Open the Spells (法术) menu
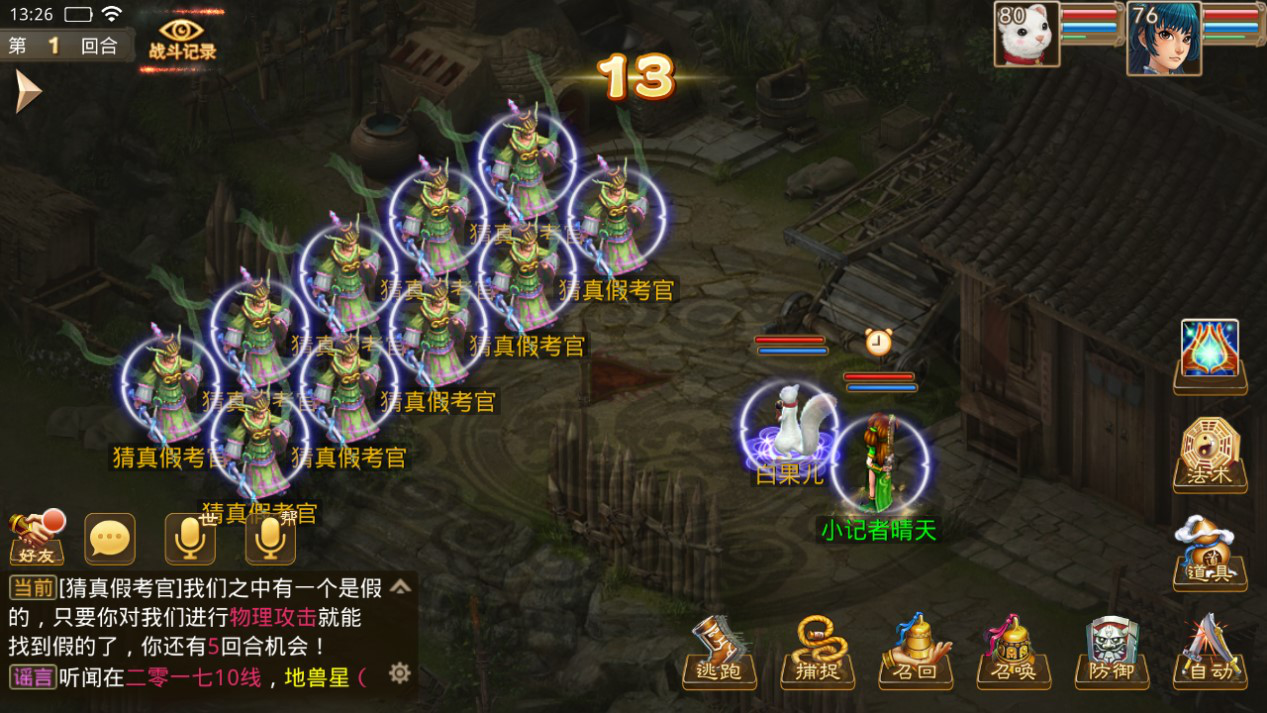The height and width of the screenshot is (713, 1267). 1210,457
